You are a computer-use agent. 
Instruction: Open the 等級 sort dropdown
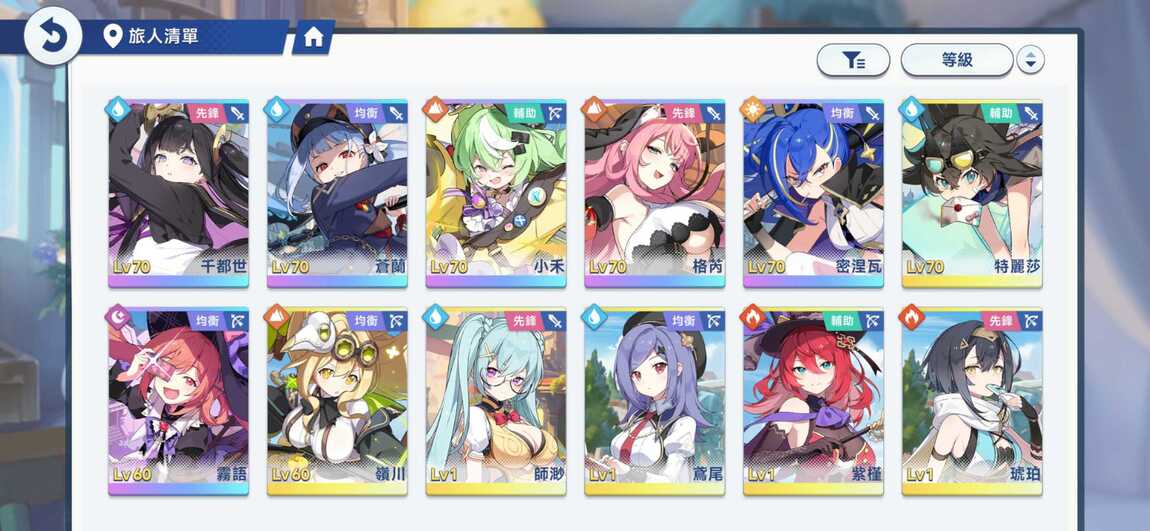(x=957, y=60)
